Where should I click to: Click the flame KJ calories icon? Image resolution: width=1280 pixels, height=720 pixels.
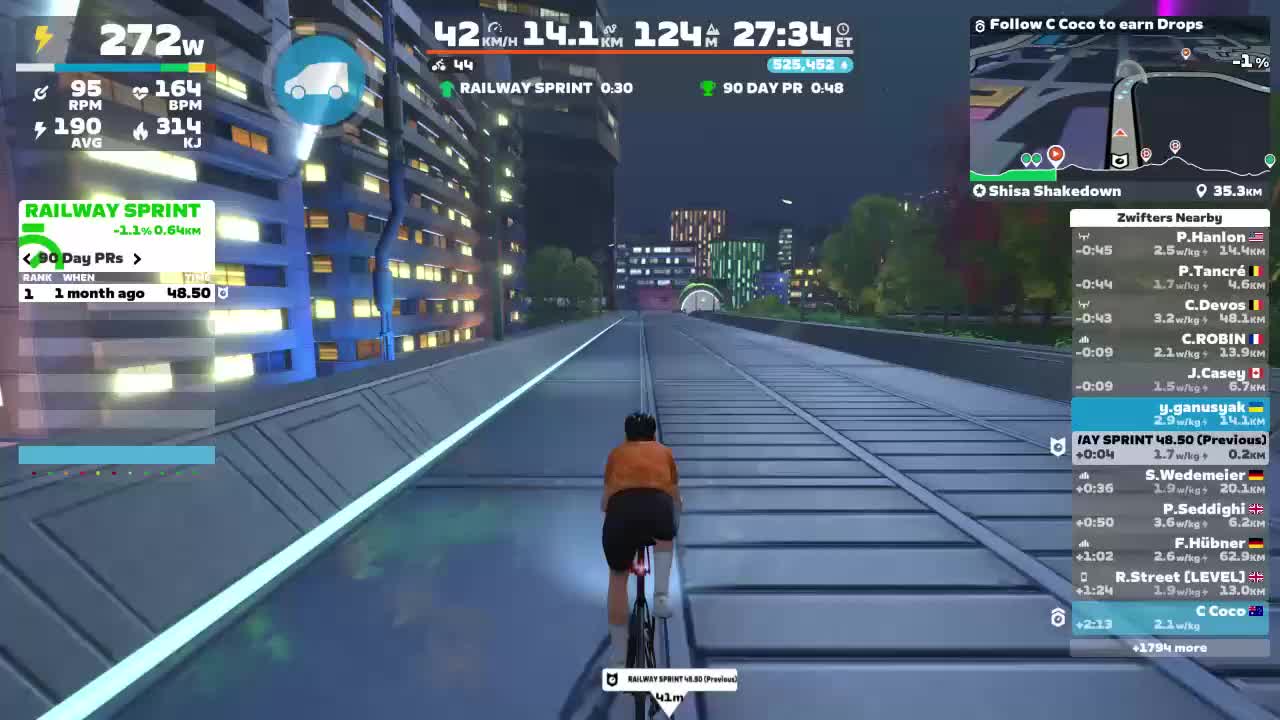(140, 127)
